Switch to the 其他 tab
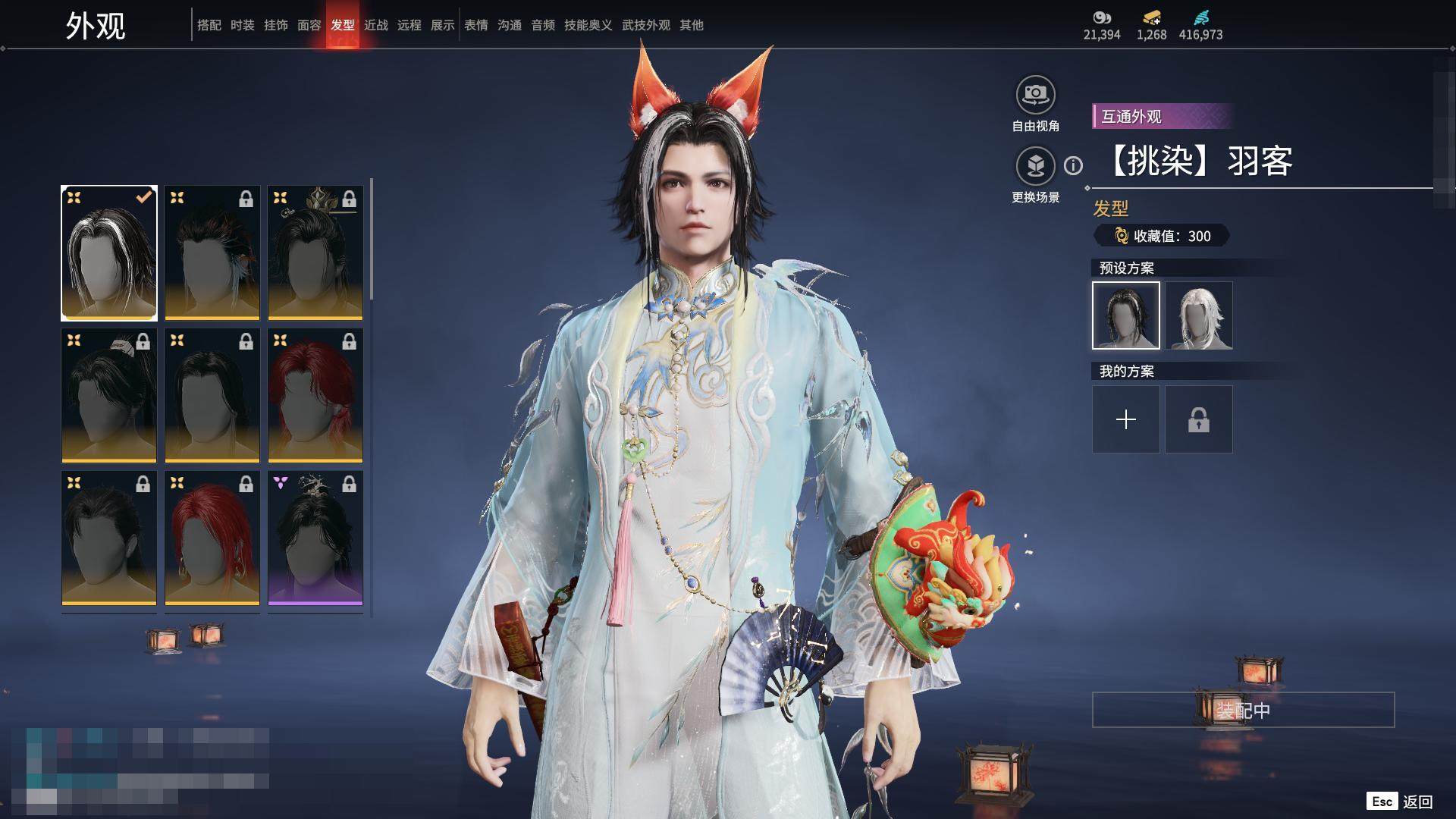The height and width of the screenshot is (819, 1456). coord(691,25)
